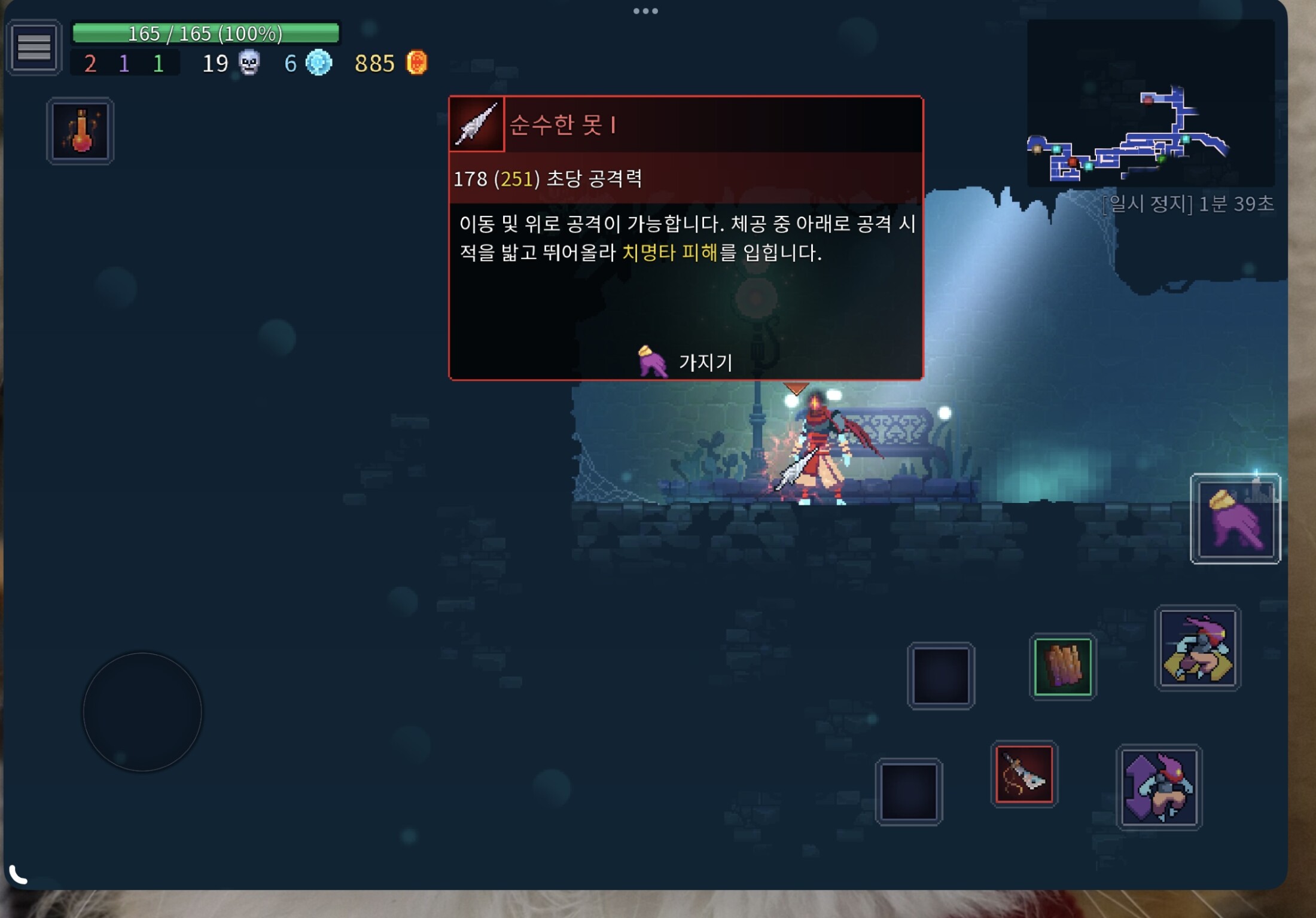The image size is (1316, 918).
Task: Touch the virtual movement joystick
Action: 142,712
